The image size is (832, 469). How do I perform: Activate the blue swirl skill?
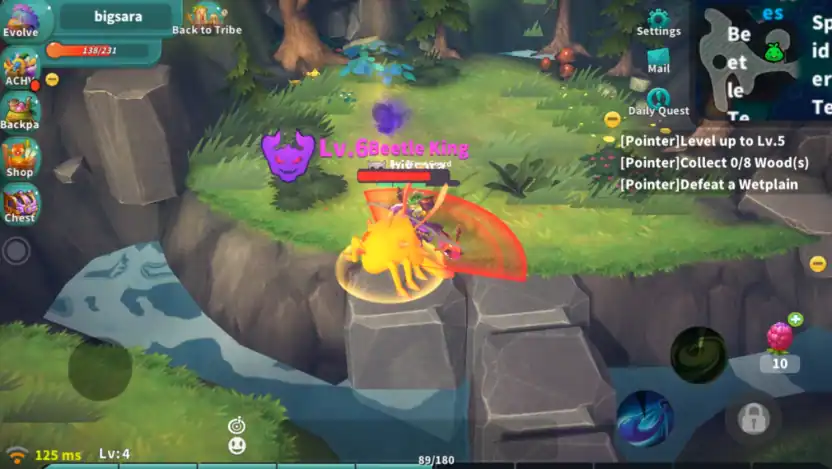(x=644, y=417)
